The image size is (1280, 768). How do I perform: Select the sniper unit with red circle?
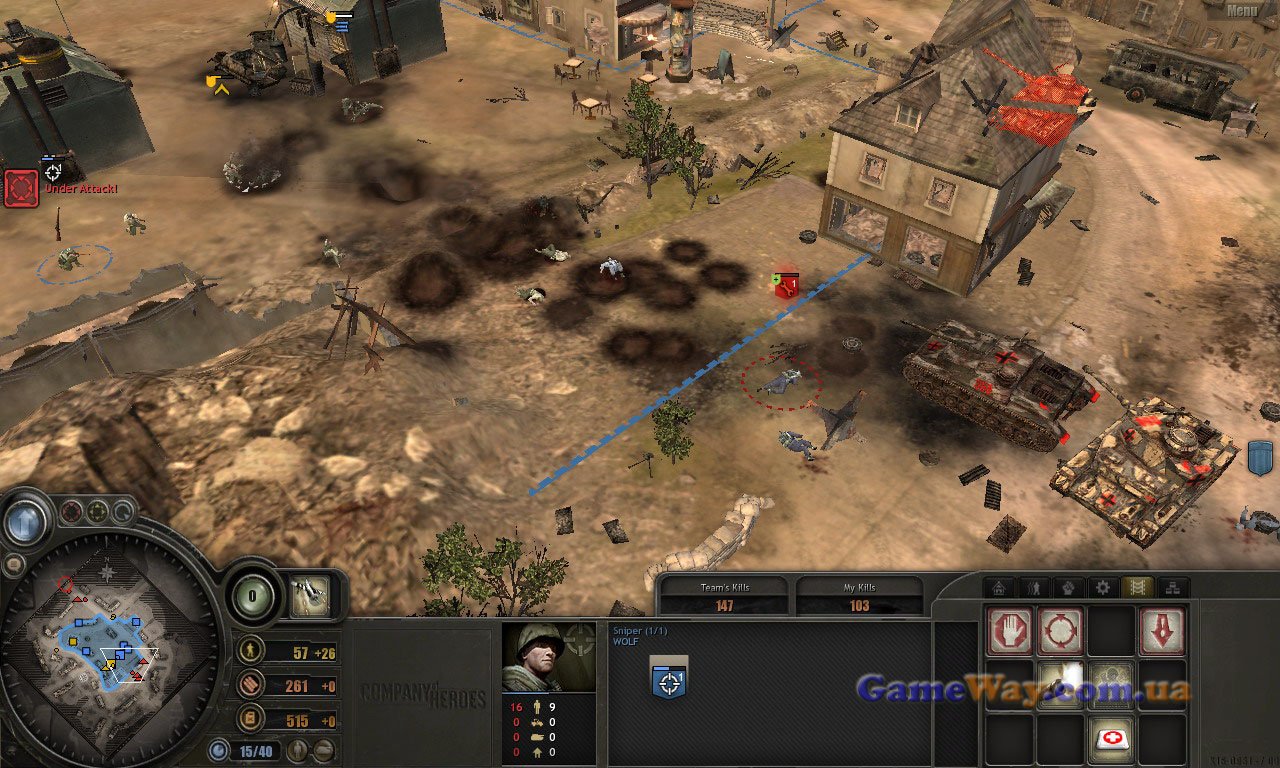(x=781, y=380)
